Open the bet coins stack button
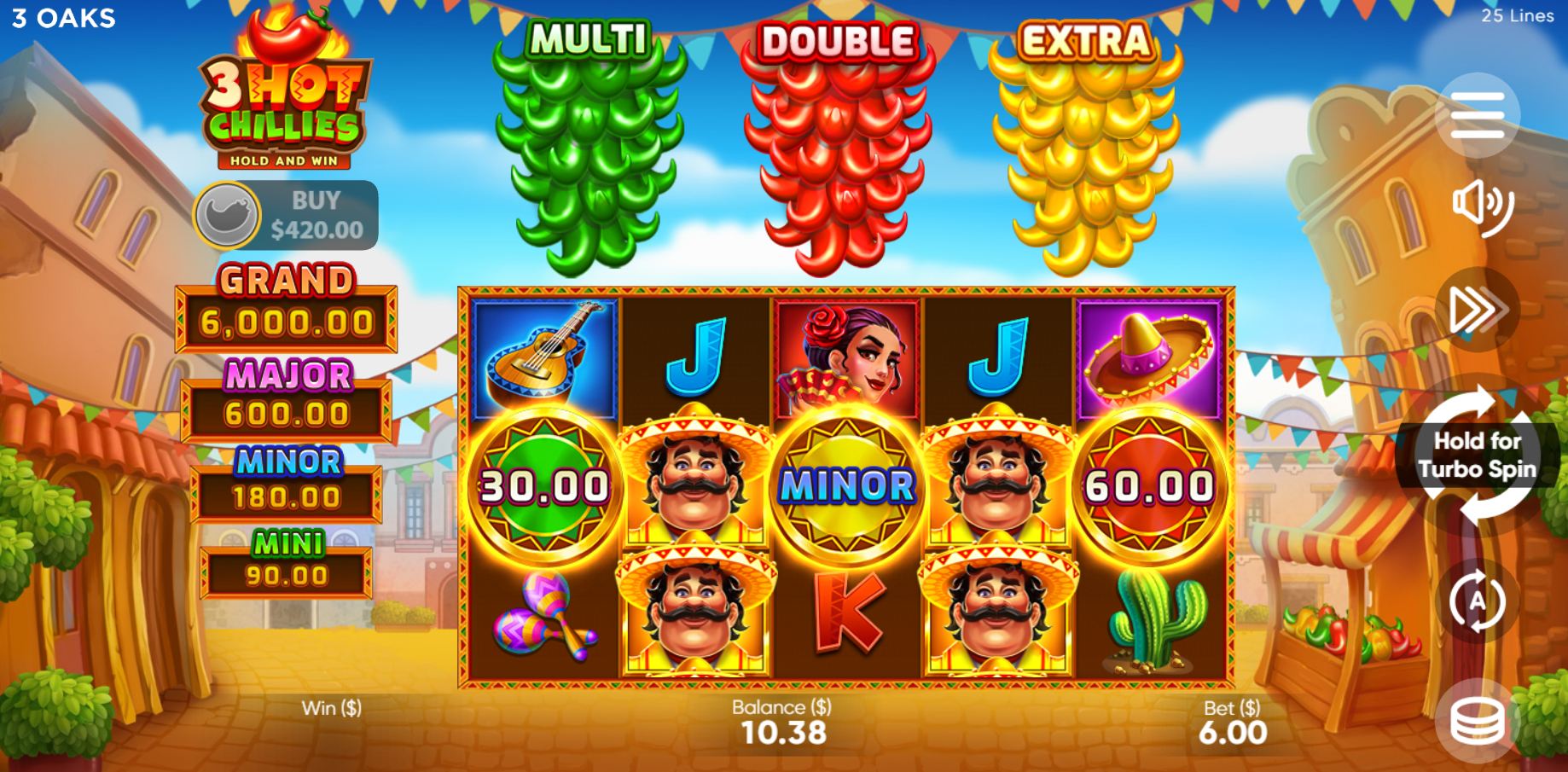This screenshot has height=772, width=1568. [1477, 722]
